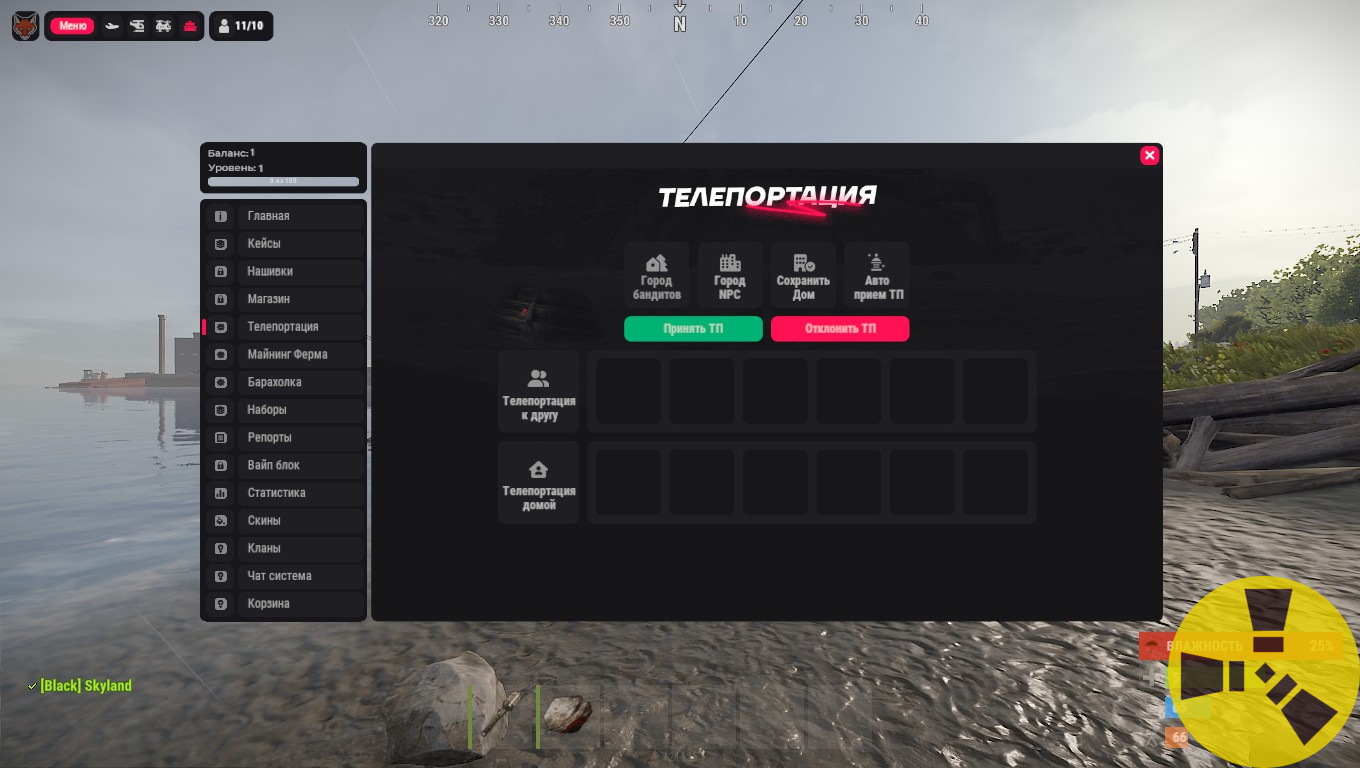The image size is (1360, 768).
Task: Select Вайп блок menu entry
Action: 284,466
